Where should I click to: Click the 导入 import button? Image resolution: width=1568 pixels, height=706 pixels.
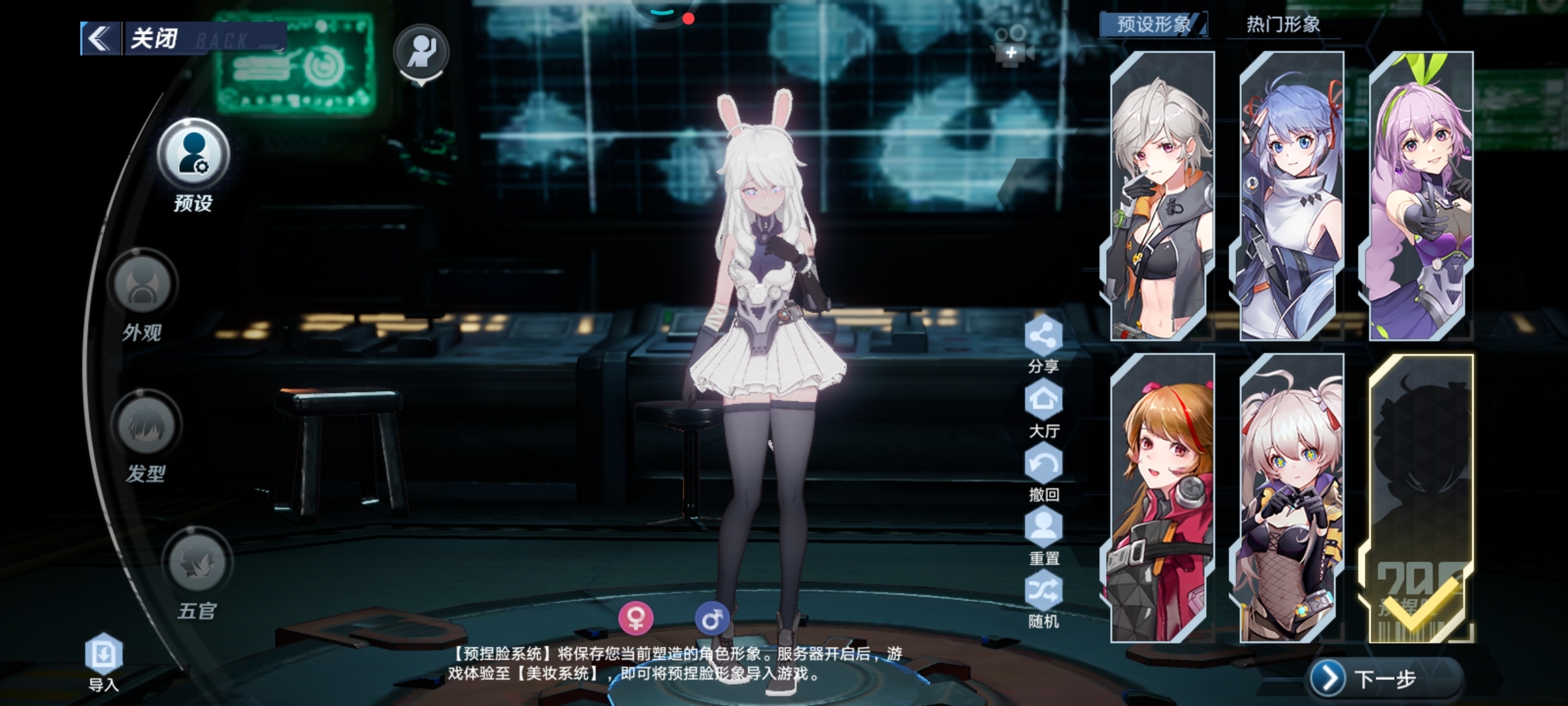(x=104, y=655)
